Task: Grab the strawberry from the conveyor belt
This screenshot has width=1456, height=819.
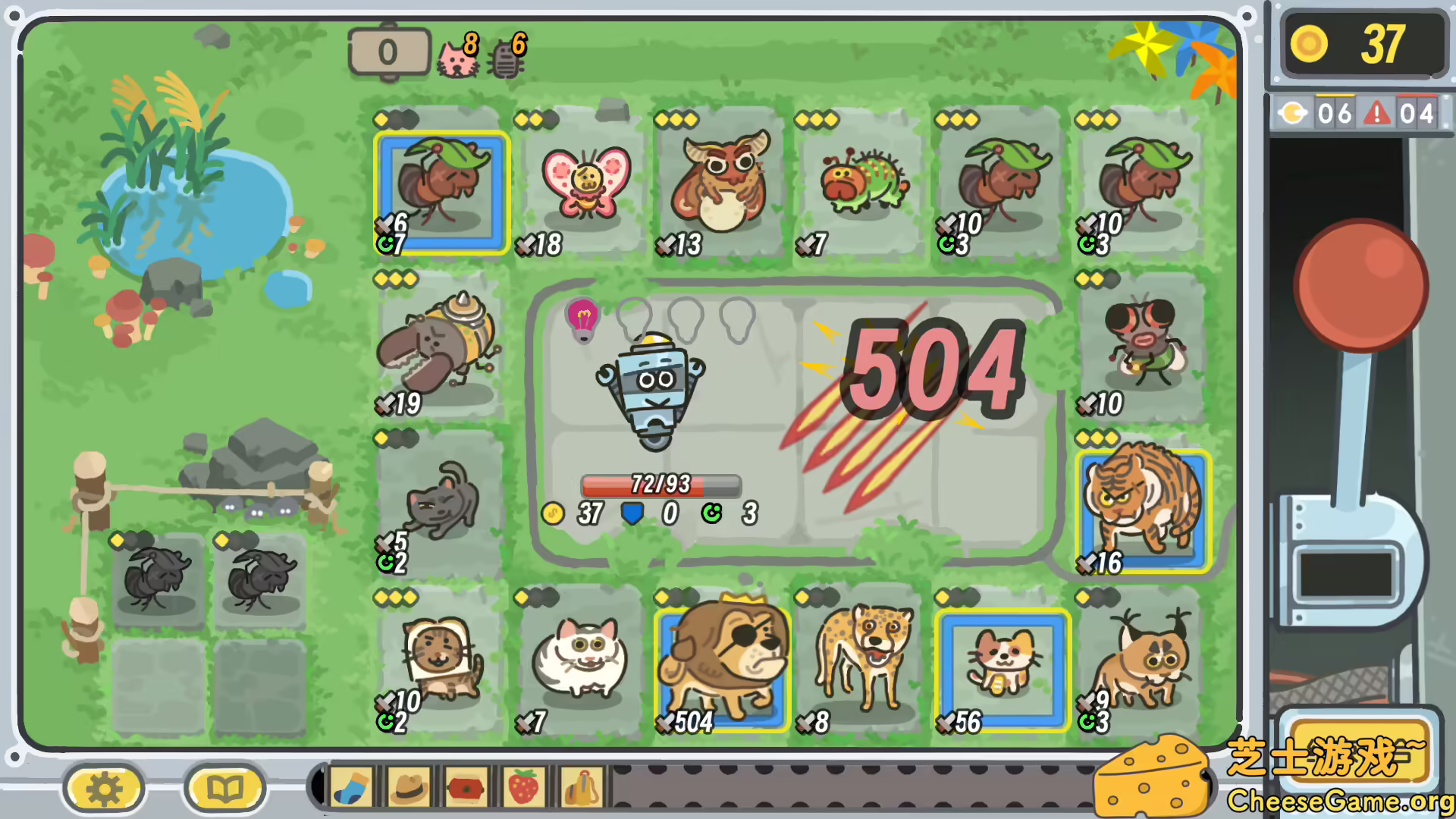Action: (x=520, y=788)
